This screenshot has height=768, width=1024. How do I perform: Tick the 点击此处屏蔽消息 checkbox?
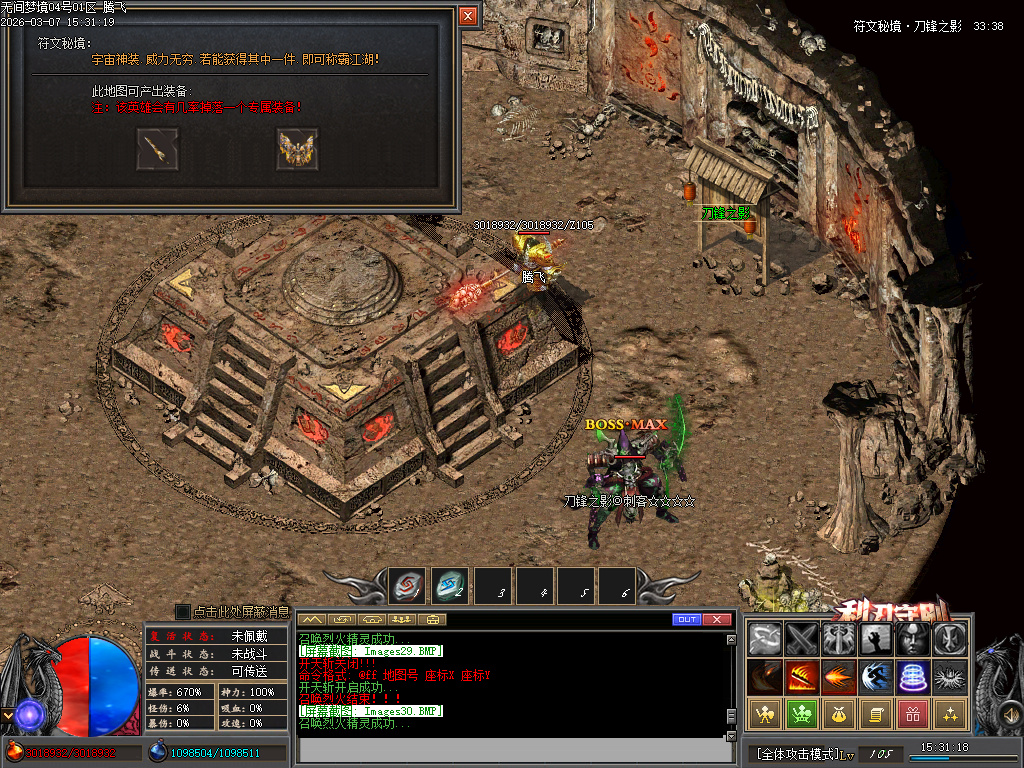(183, 612)
